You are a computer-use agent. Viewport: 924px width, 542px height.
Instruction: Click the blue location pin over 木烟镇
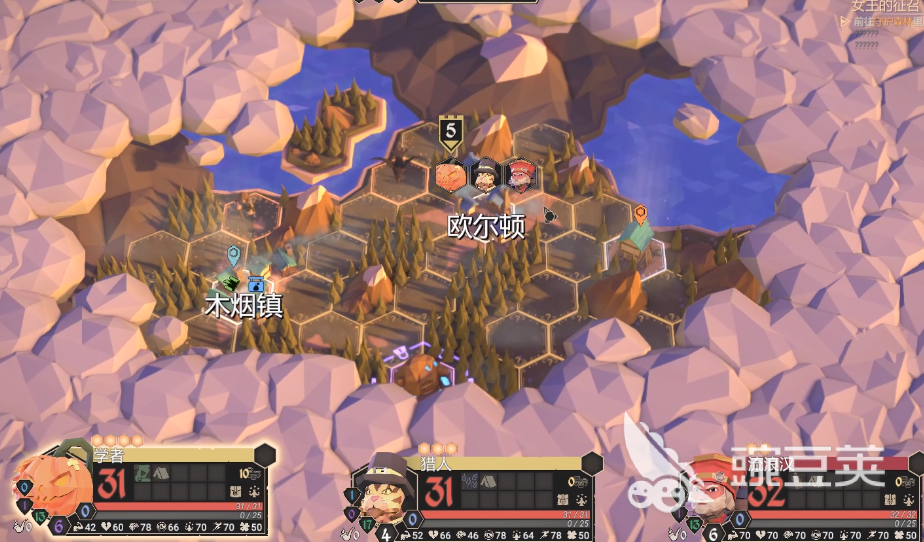pos(233,255)
